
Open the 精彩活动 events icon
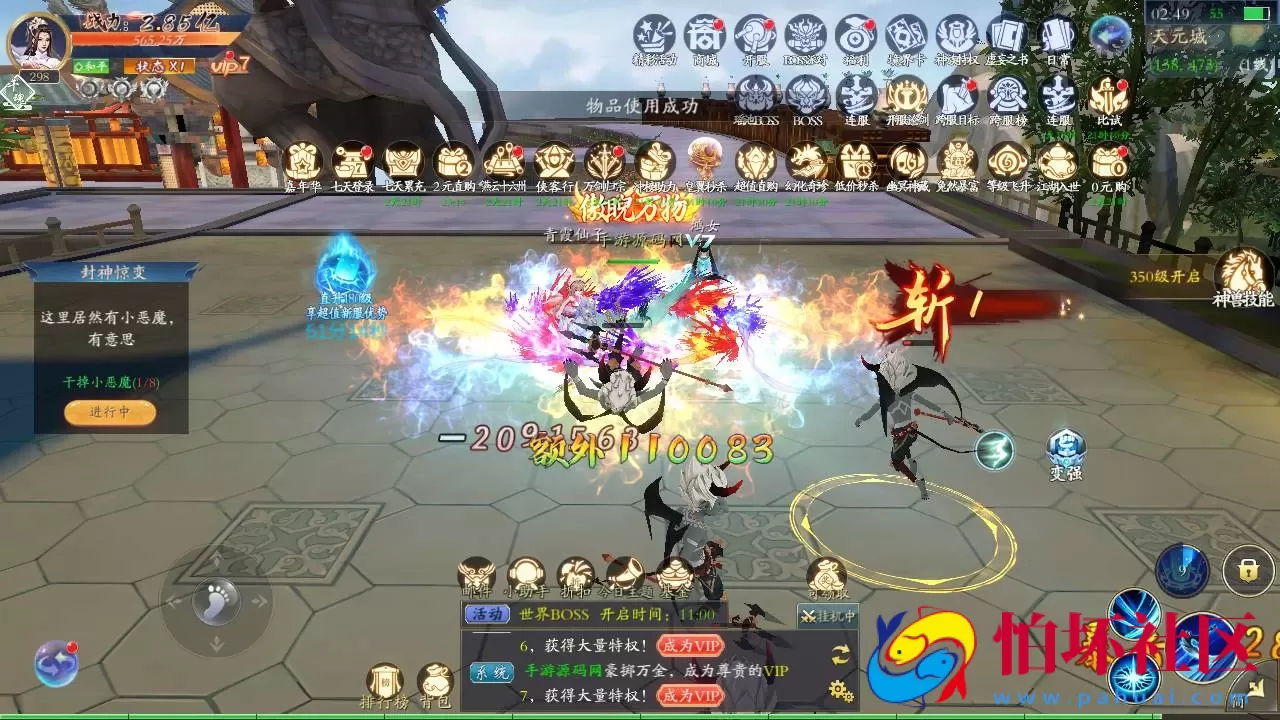(654, 37)
